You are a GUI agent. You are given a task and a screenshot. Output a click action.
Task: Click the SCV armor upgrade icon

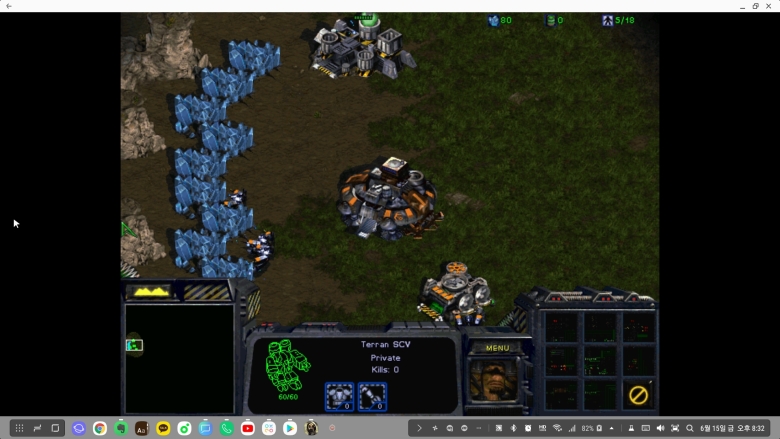pyautogui.click(x=338, y=397)
